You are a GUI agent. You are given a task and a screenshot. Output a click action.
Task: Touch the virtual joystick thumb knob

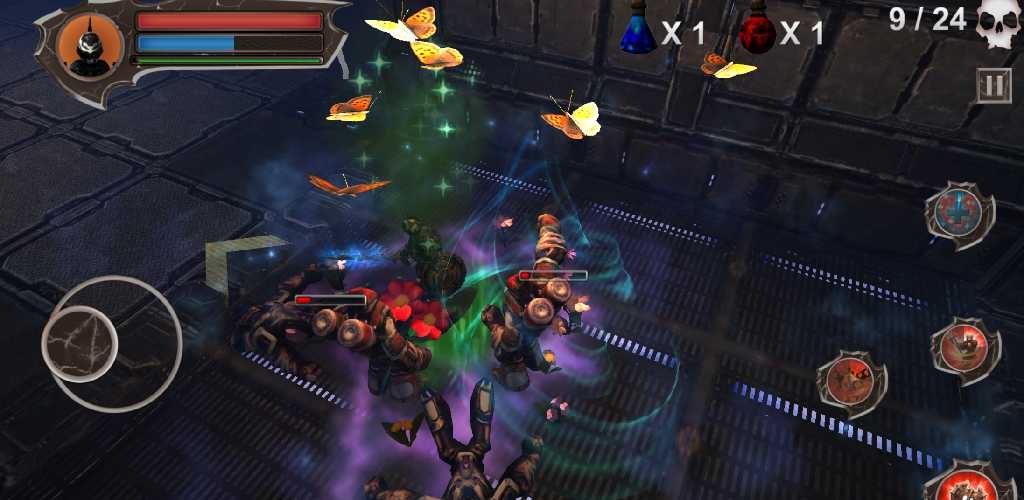pos(80,343)
